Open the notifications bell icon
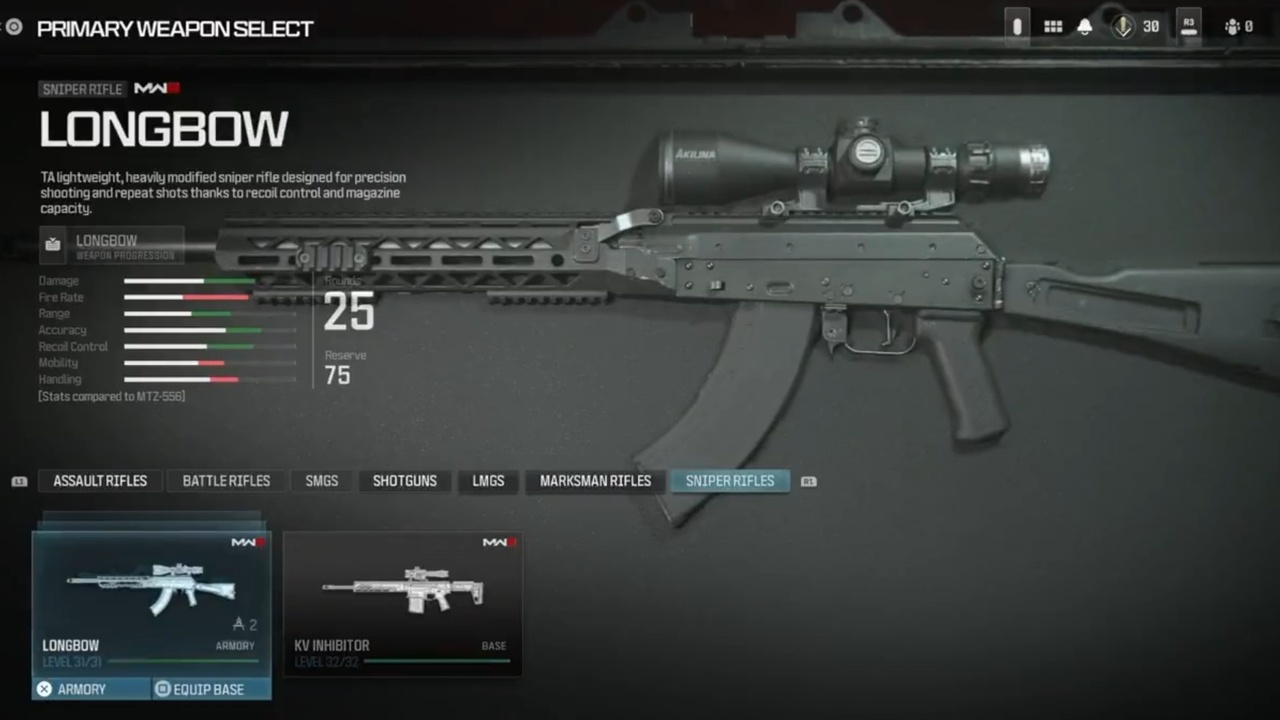This screenshot has width=1280, height=720. coord(1084,26)
